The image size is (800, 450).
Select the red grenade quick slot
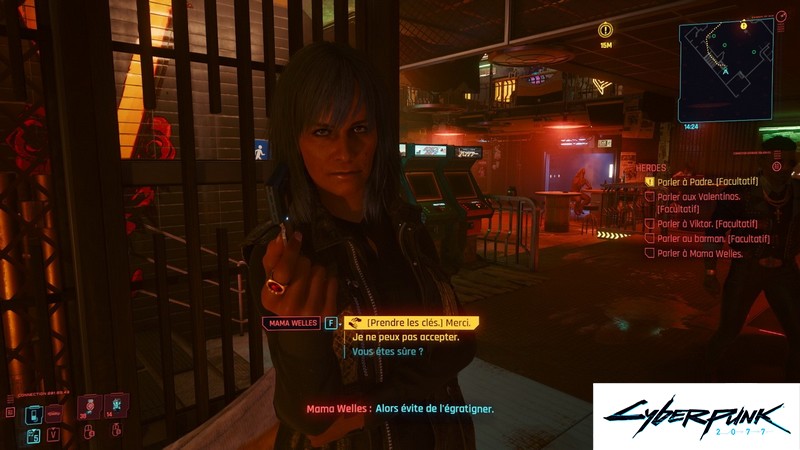87,405
